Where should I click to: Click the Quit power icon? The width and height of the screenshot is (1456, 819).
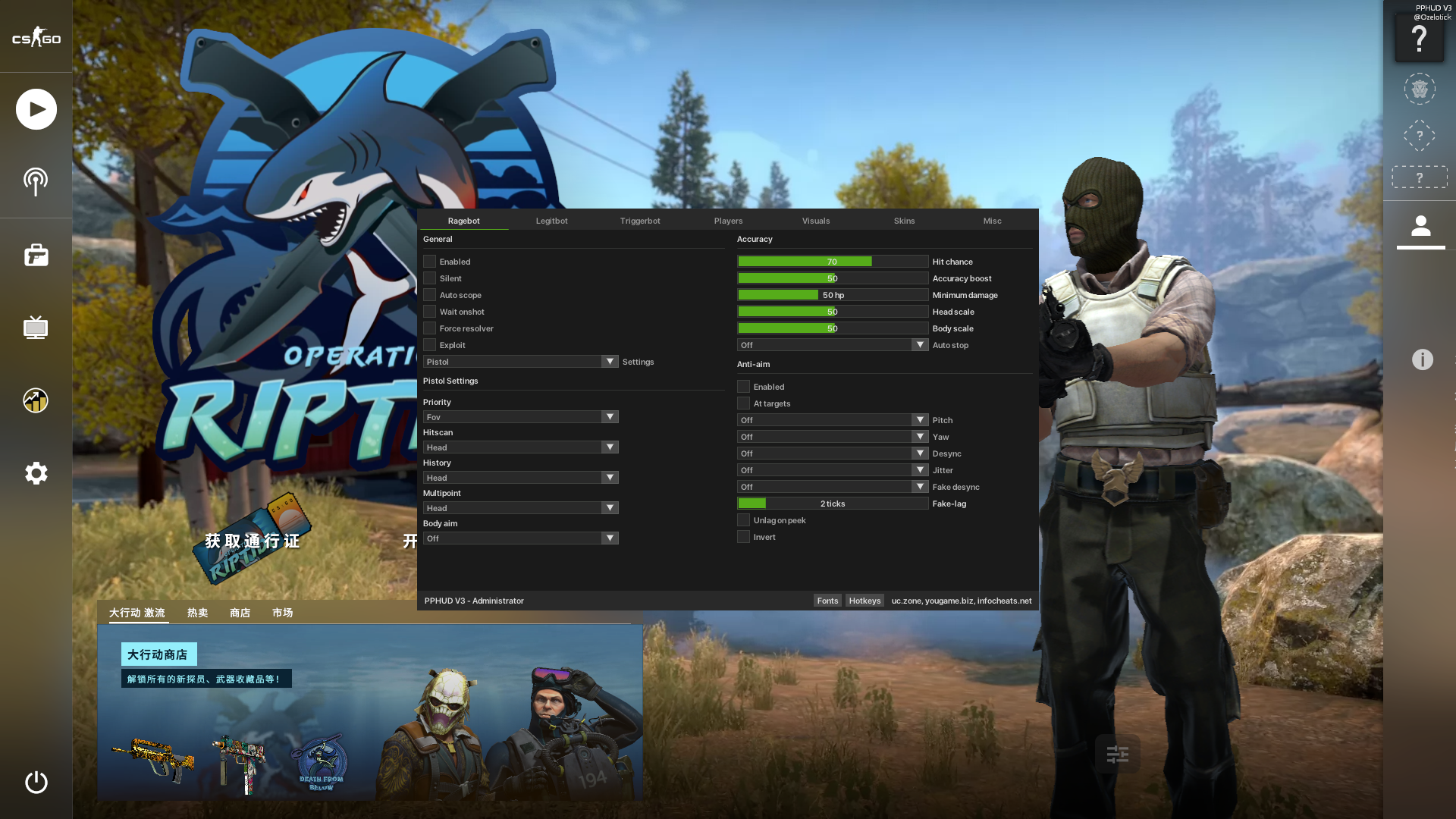tap(36, 783)
